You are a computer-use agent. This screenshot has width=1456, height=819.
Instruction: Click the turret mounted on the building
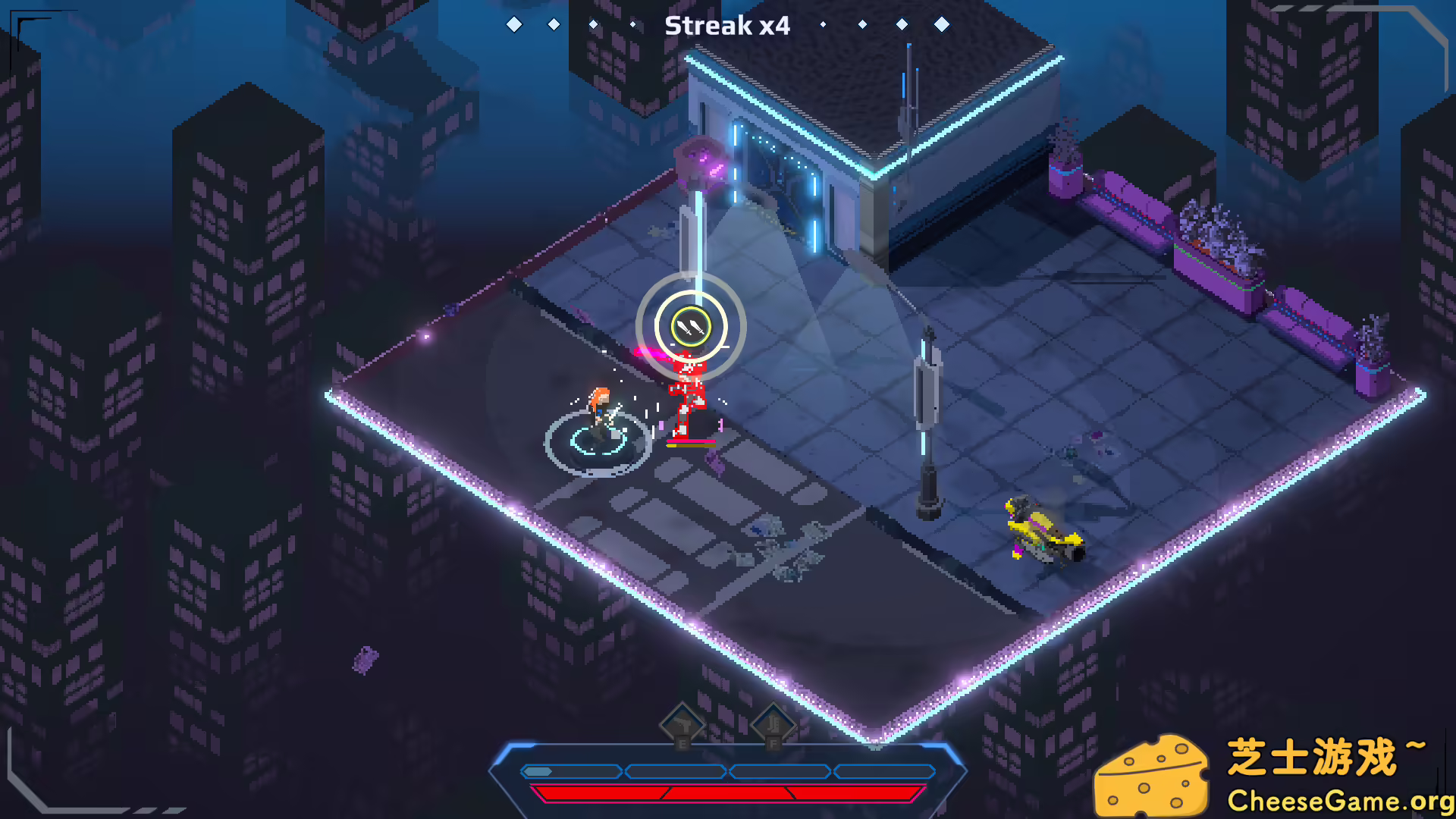click(x=701, y=159)
